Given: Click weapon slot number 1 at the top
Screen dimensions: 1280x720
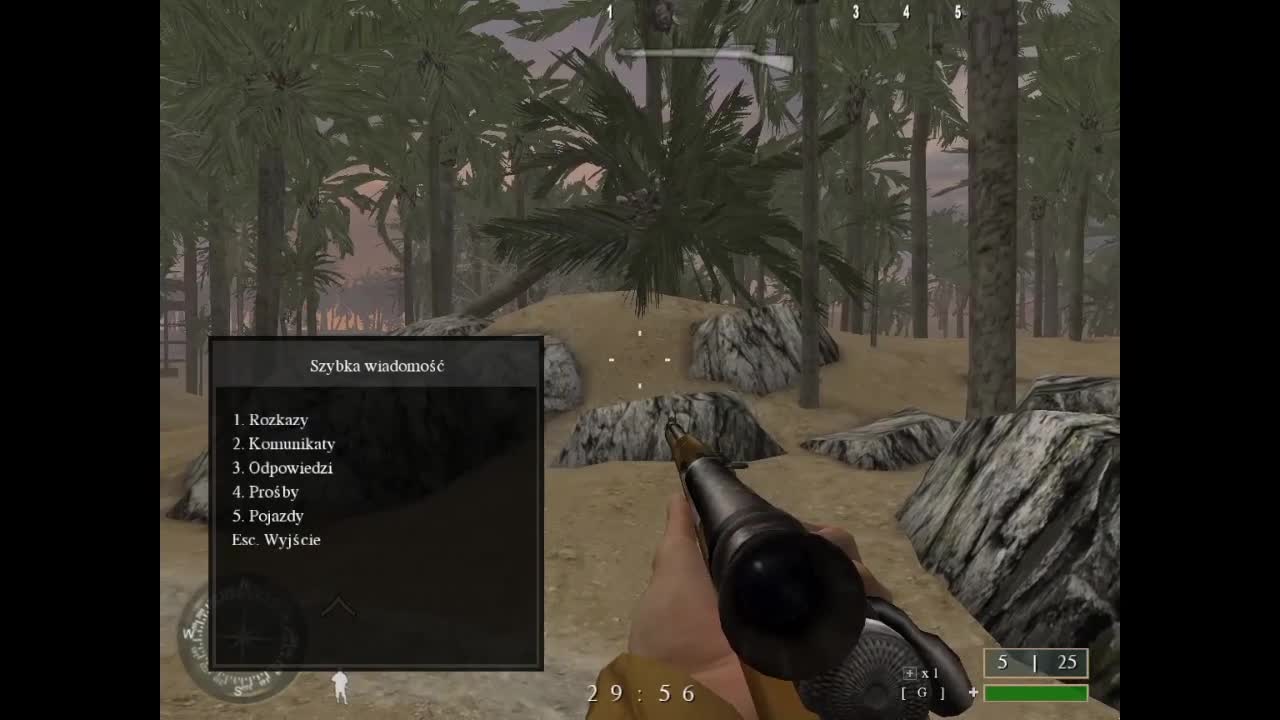Looking at the screenshot, I should point(608,13).
